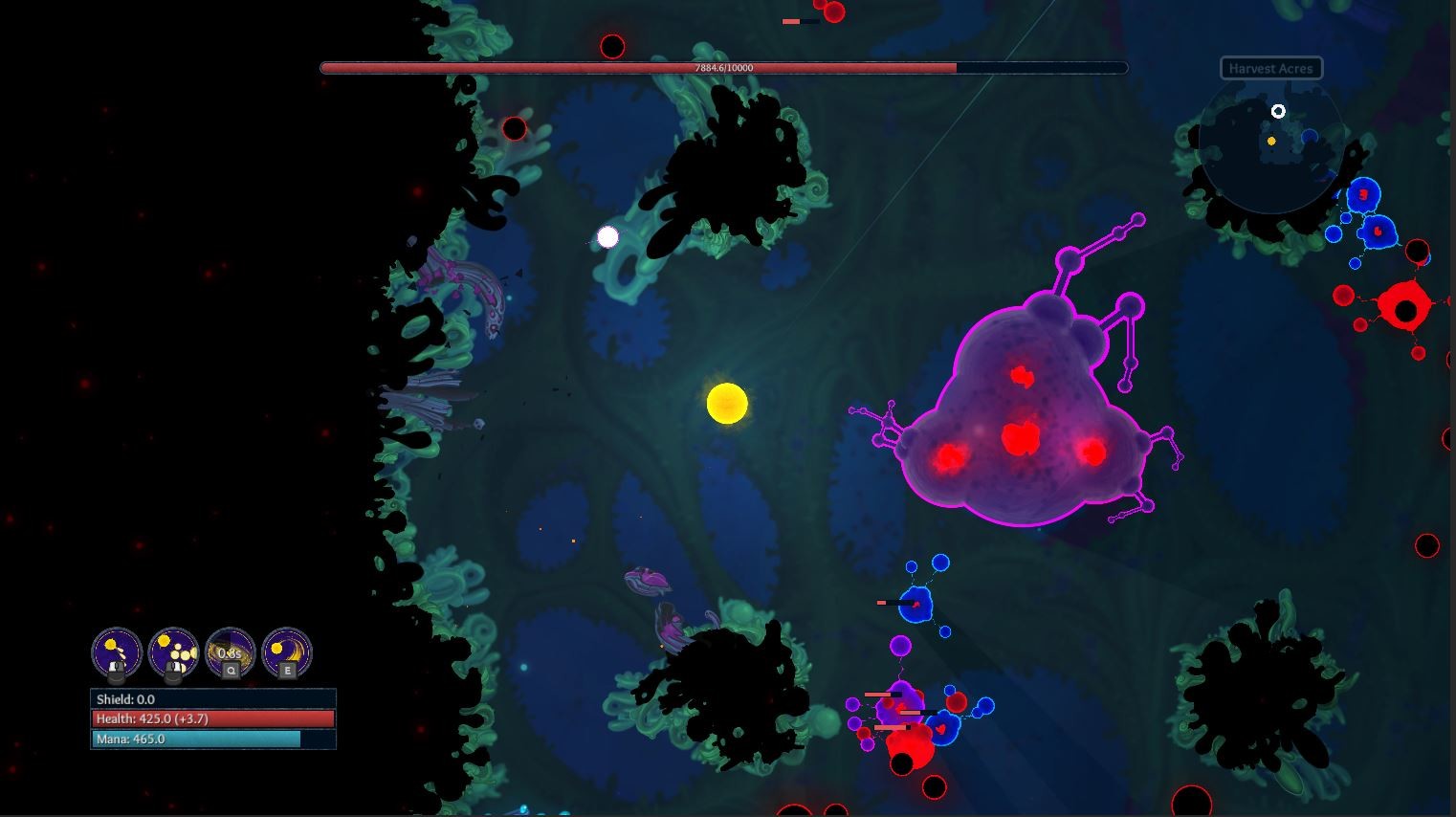
Task: Click the Harvest Acres region label
Action: point(1271,68)
